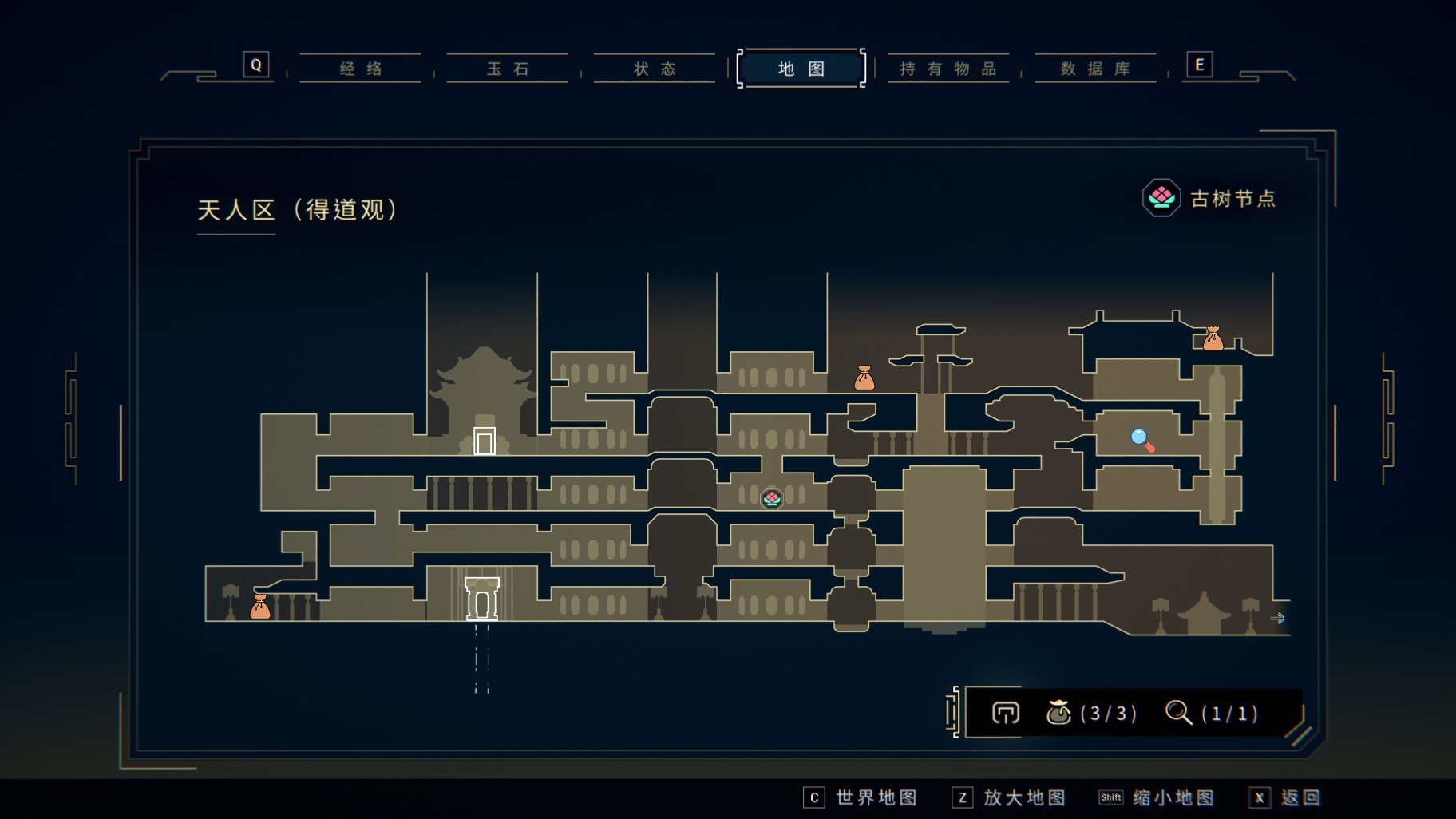
Task: Click the 古树节点 legend entry
Action: [1210, 198]
